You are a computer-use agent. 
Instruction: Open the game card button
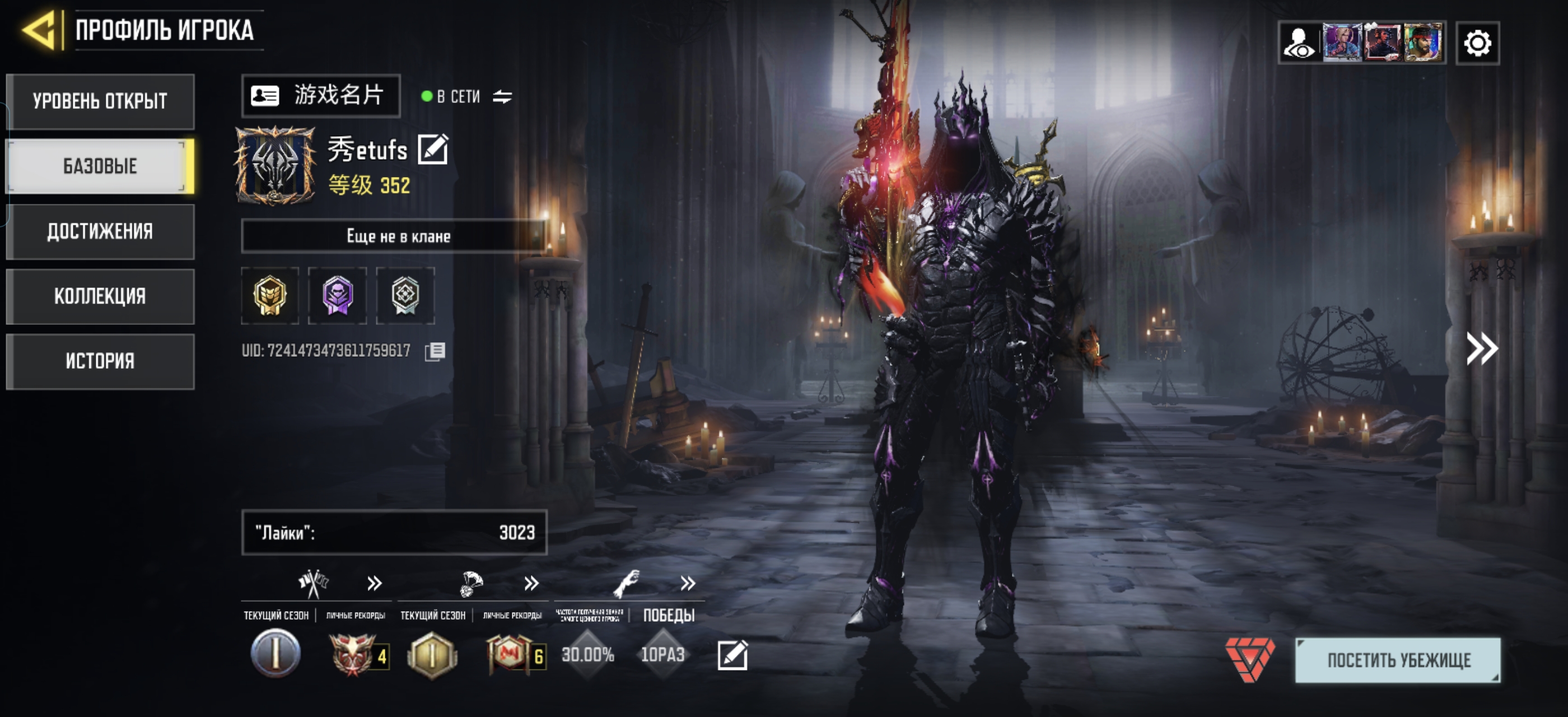click(x=321, y=96)
